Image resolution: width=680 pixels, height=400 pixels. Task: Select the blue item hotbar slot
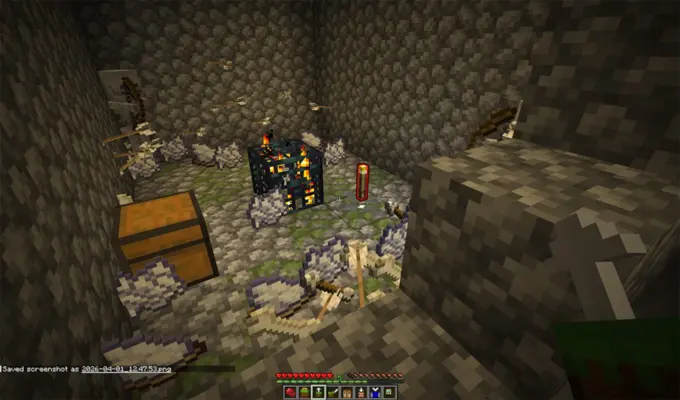[x=375, y=392]
